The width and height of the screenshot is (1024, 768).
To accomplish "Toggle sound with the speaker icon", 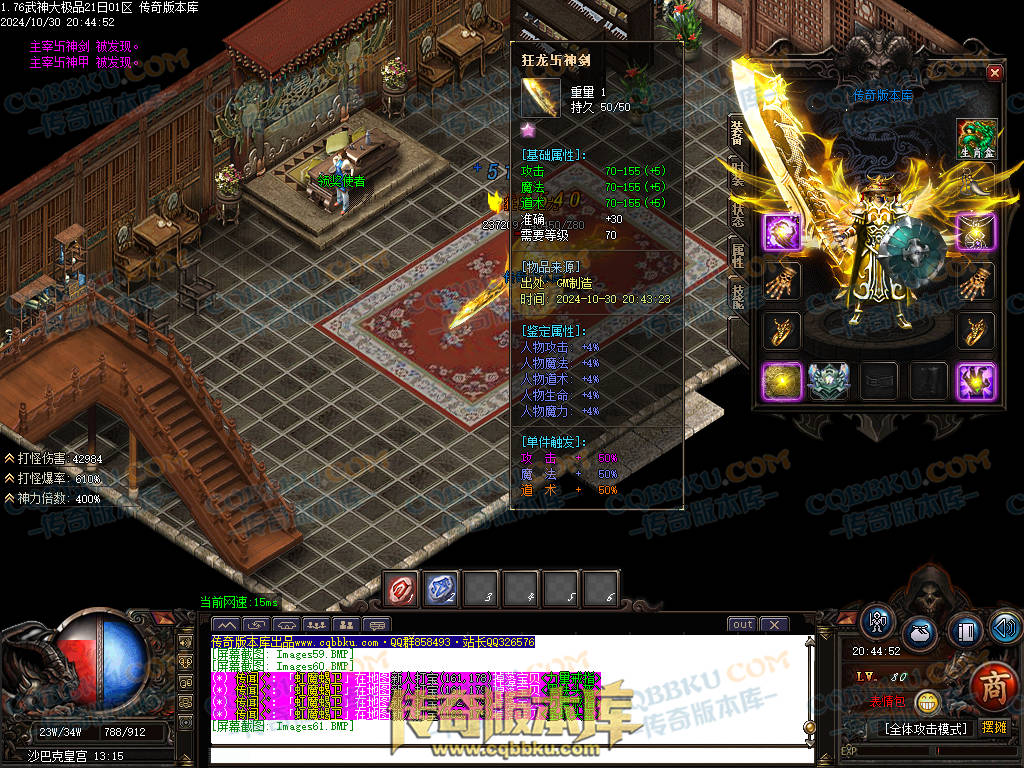I will pyautogui.click(x=1004, y=627).
